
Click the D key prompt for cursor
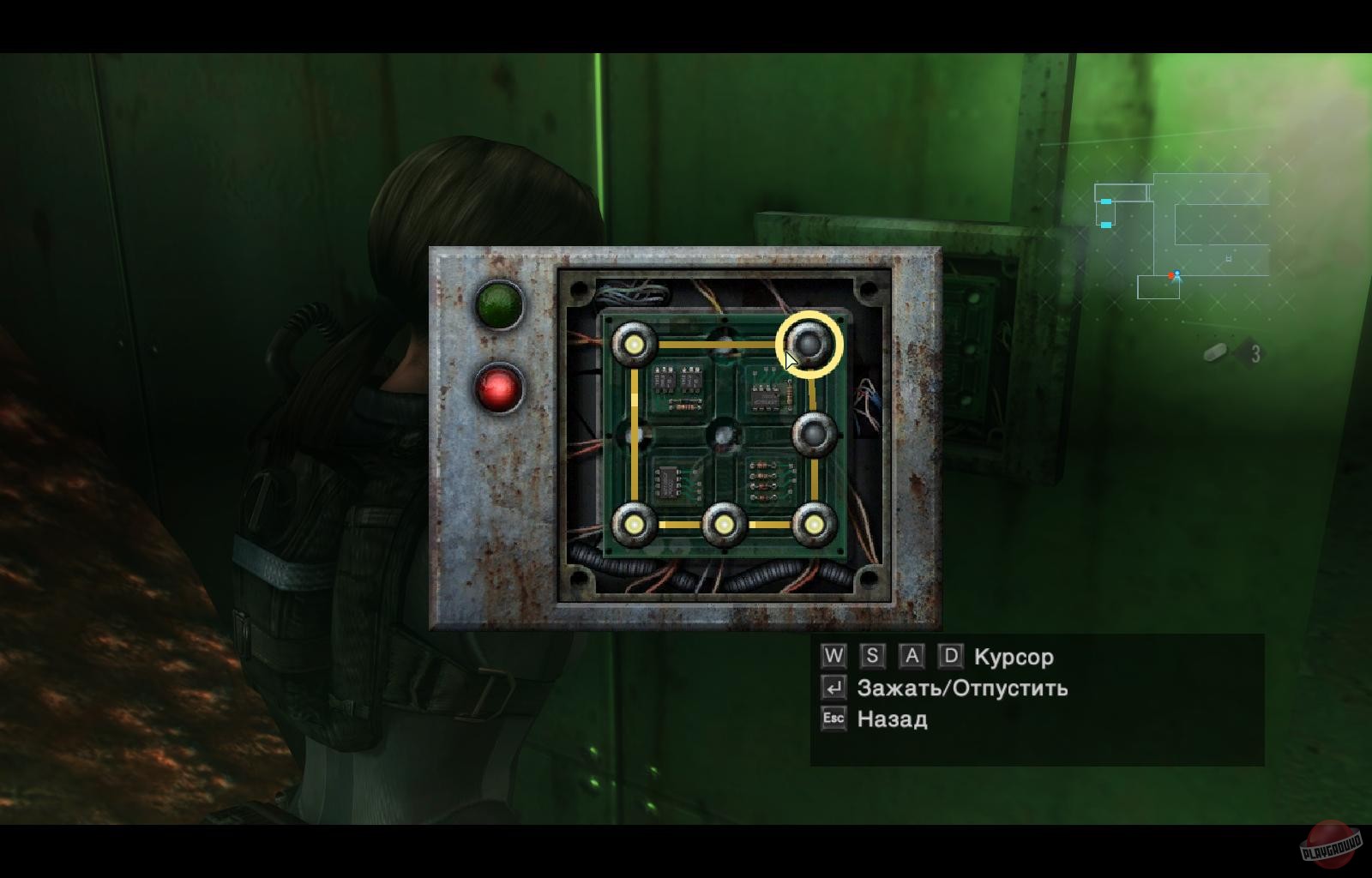tap(950, 657)
